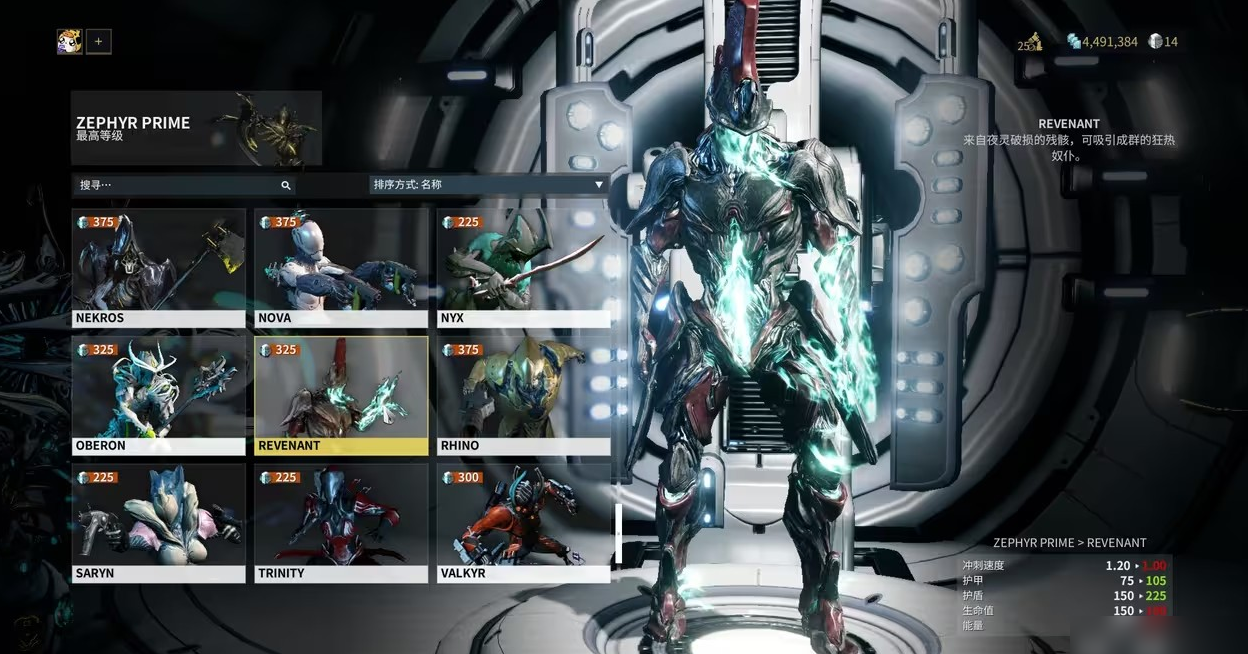Click the warframe search field
The height and width of the screenshot is (654, 1248).
pos(180,185)
